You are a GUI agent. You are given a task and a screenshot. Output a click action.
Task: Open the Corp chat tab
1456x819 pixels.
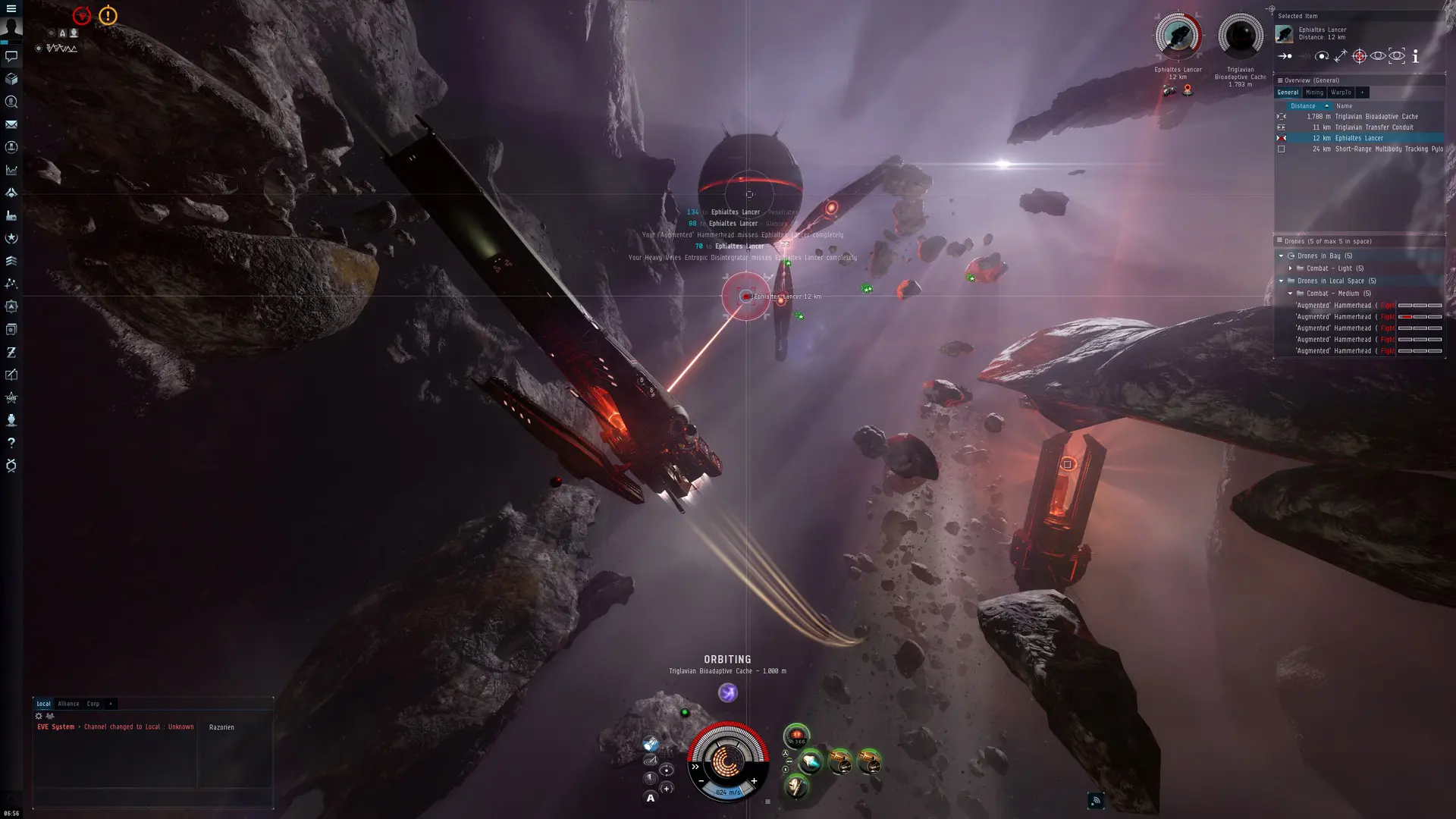93,704
